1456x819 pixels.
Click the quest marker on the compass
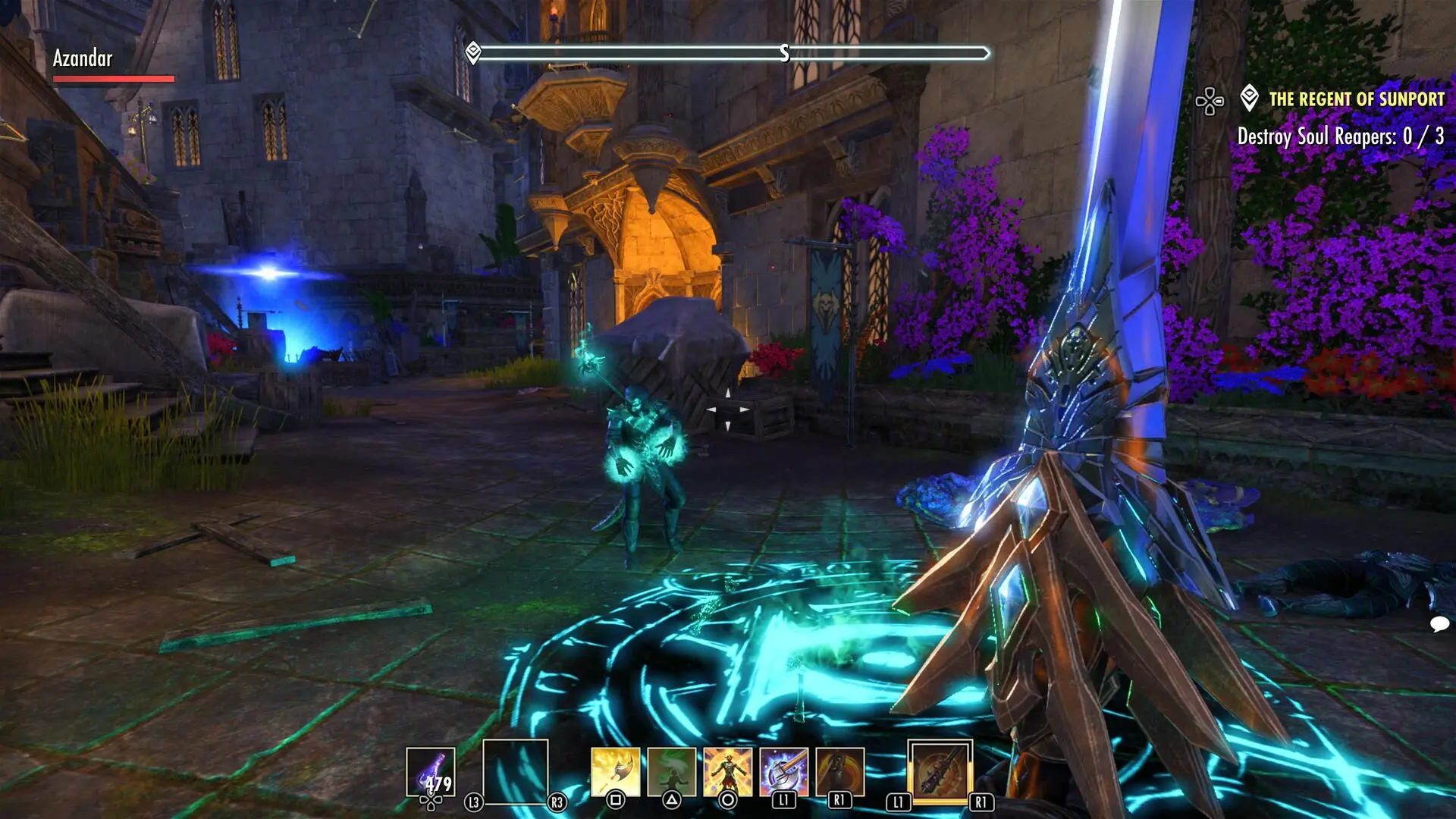[473, 52]
